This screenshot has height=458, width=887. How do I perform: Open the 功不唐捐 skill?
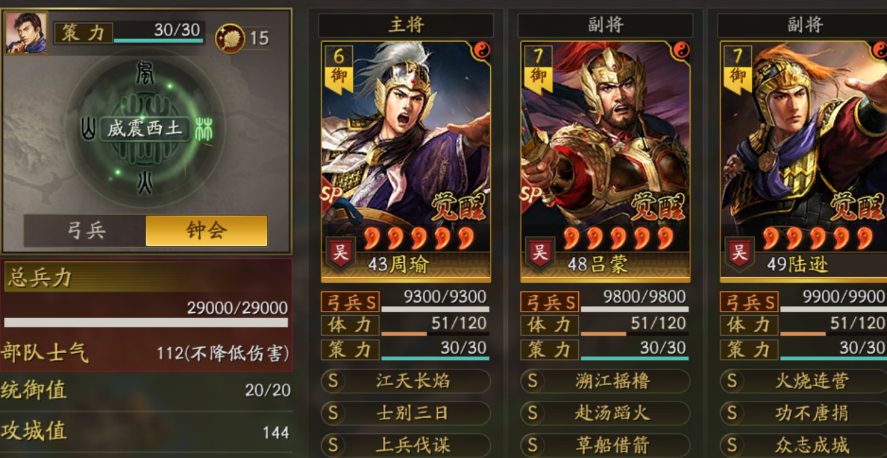[x=803, y=413]
